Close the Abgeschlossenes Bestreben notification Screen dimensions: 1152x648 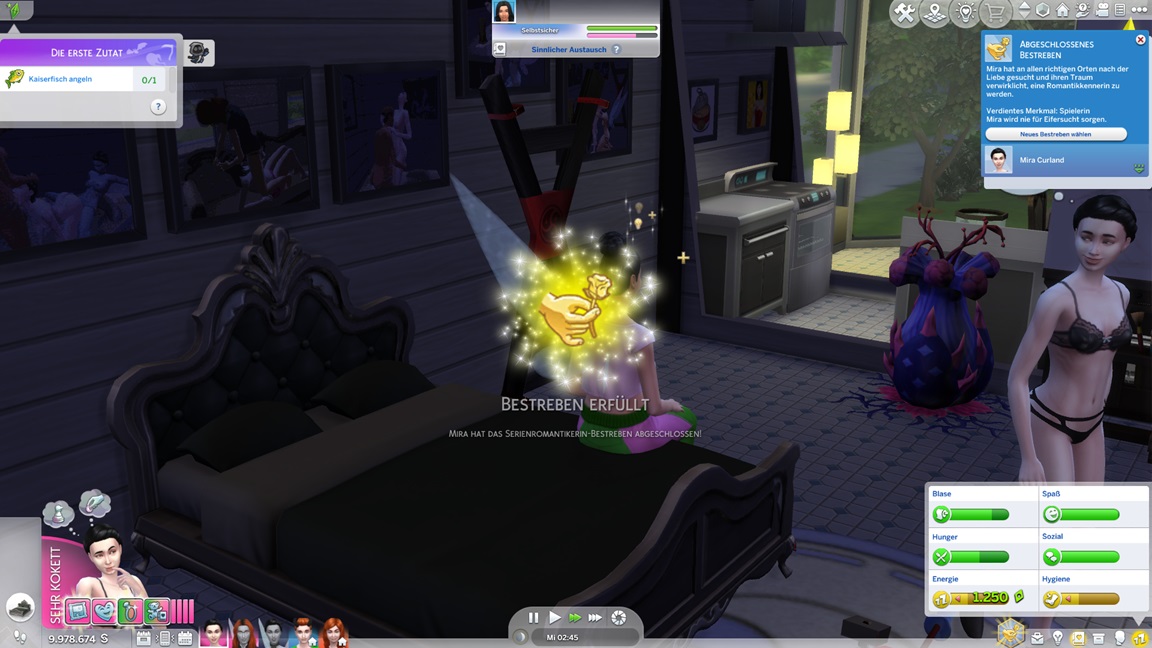(1140, 40)
